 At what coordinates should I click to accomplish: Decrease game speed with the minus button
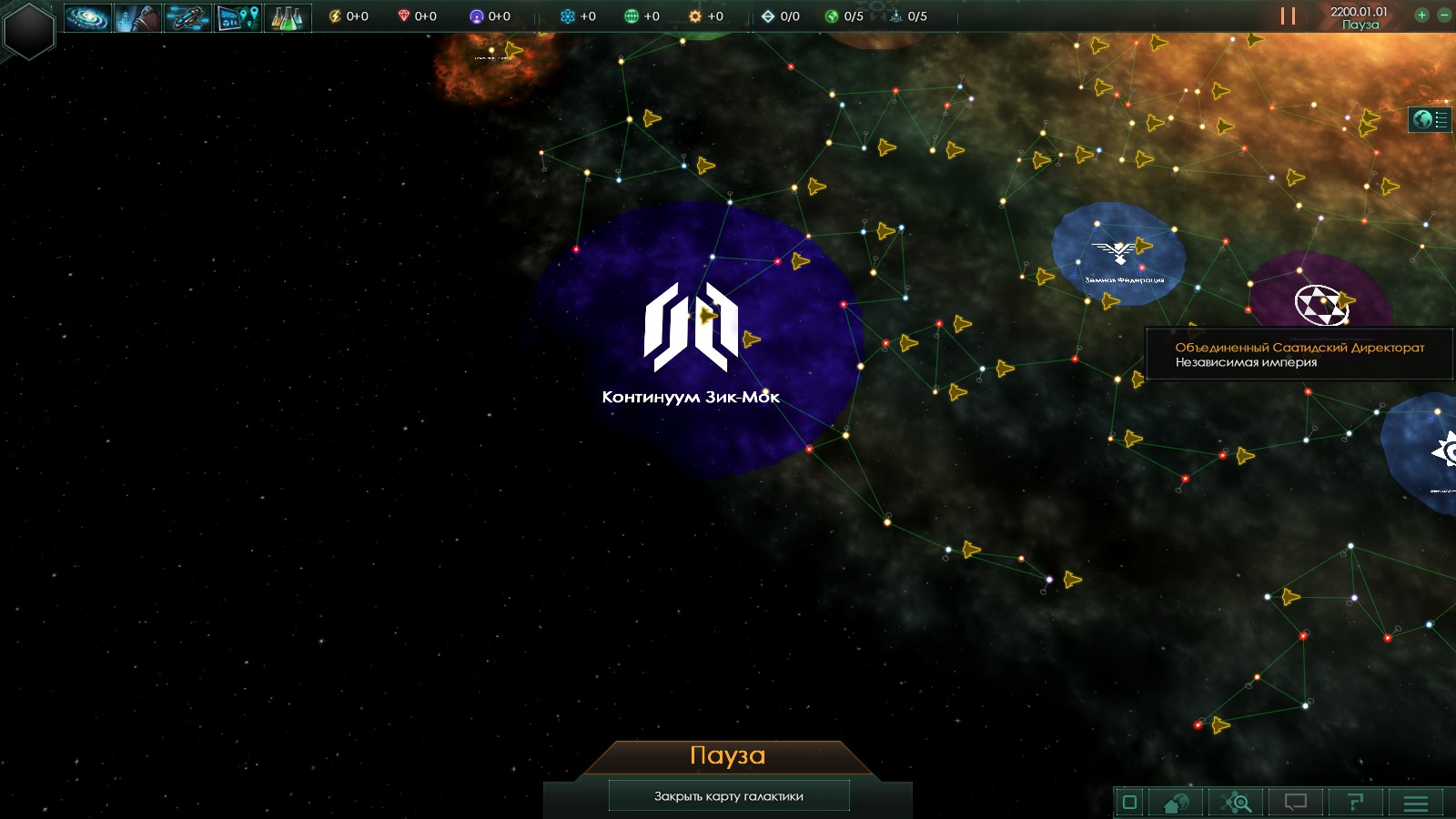(x=1443, y=15)
